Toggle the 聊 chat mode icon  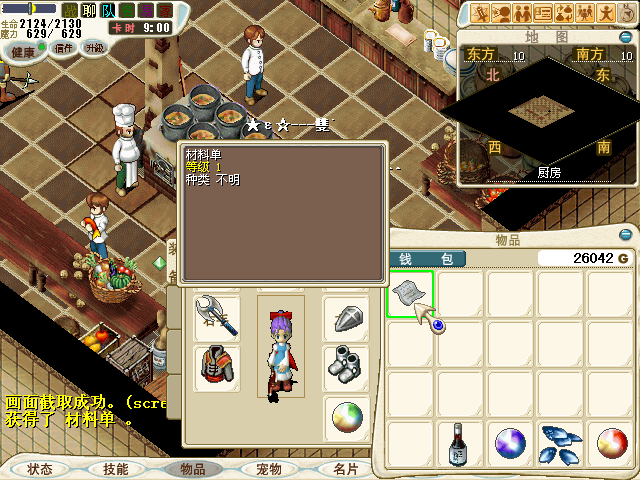point(88,10)
